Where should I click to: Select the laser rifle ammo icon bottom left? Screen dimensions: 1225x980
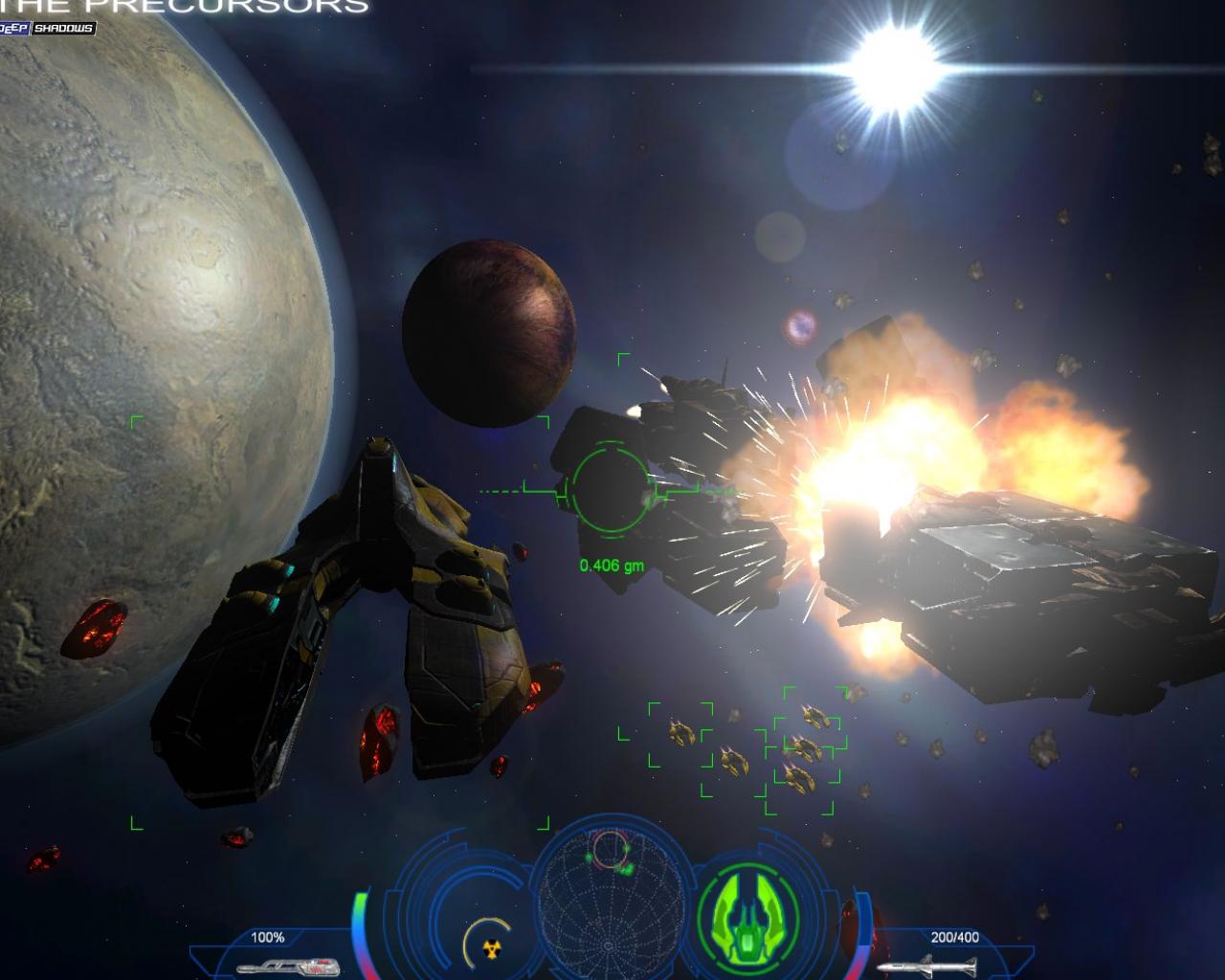click(287, 965)
